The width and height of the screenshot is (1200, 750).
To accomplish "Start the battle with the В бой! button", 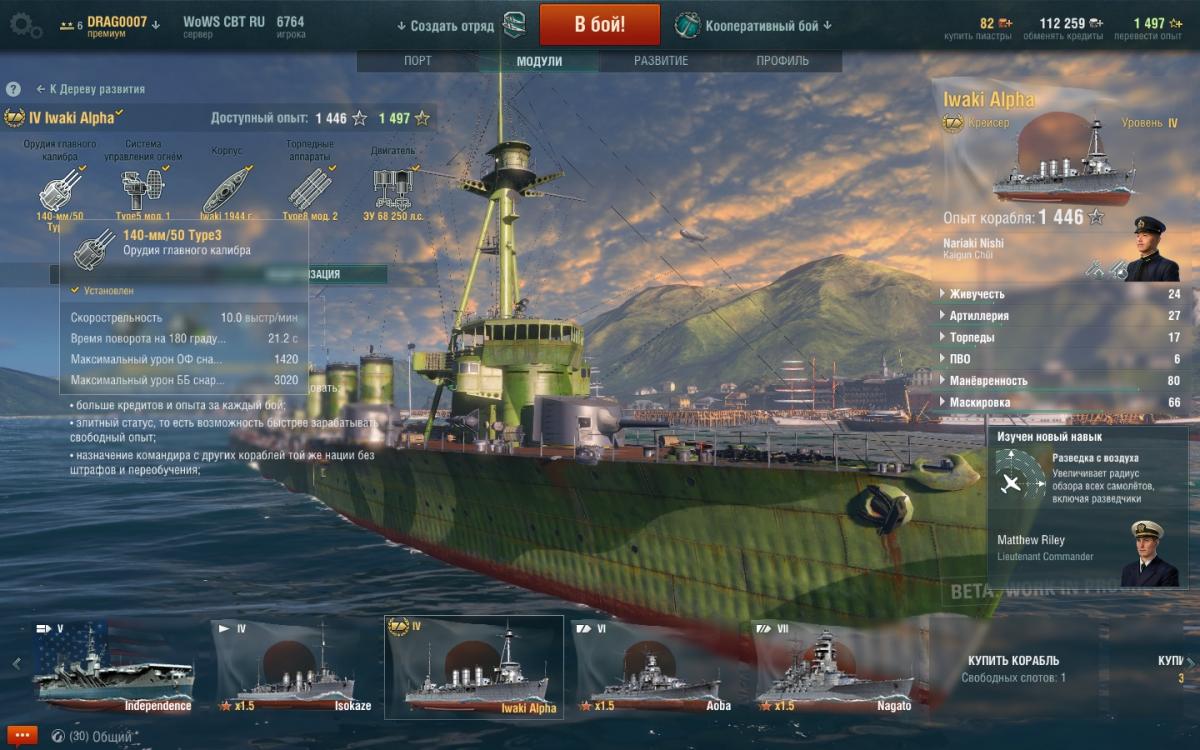I will [599, 25].
